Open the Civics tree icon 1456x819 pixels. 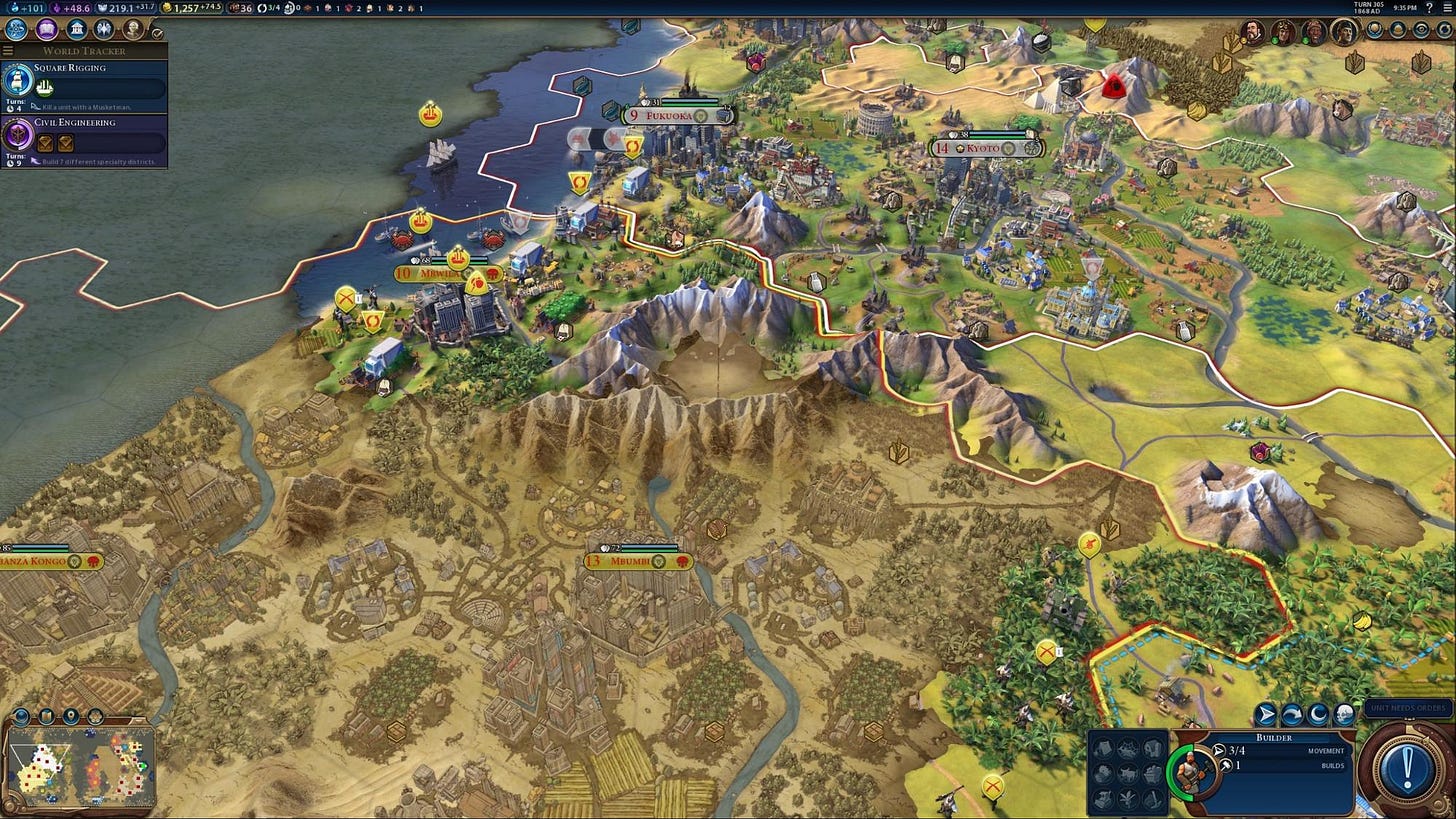click(44, 27)
